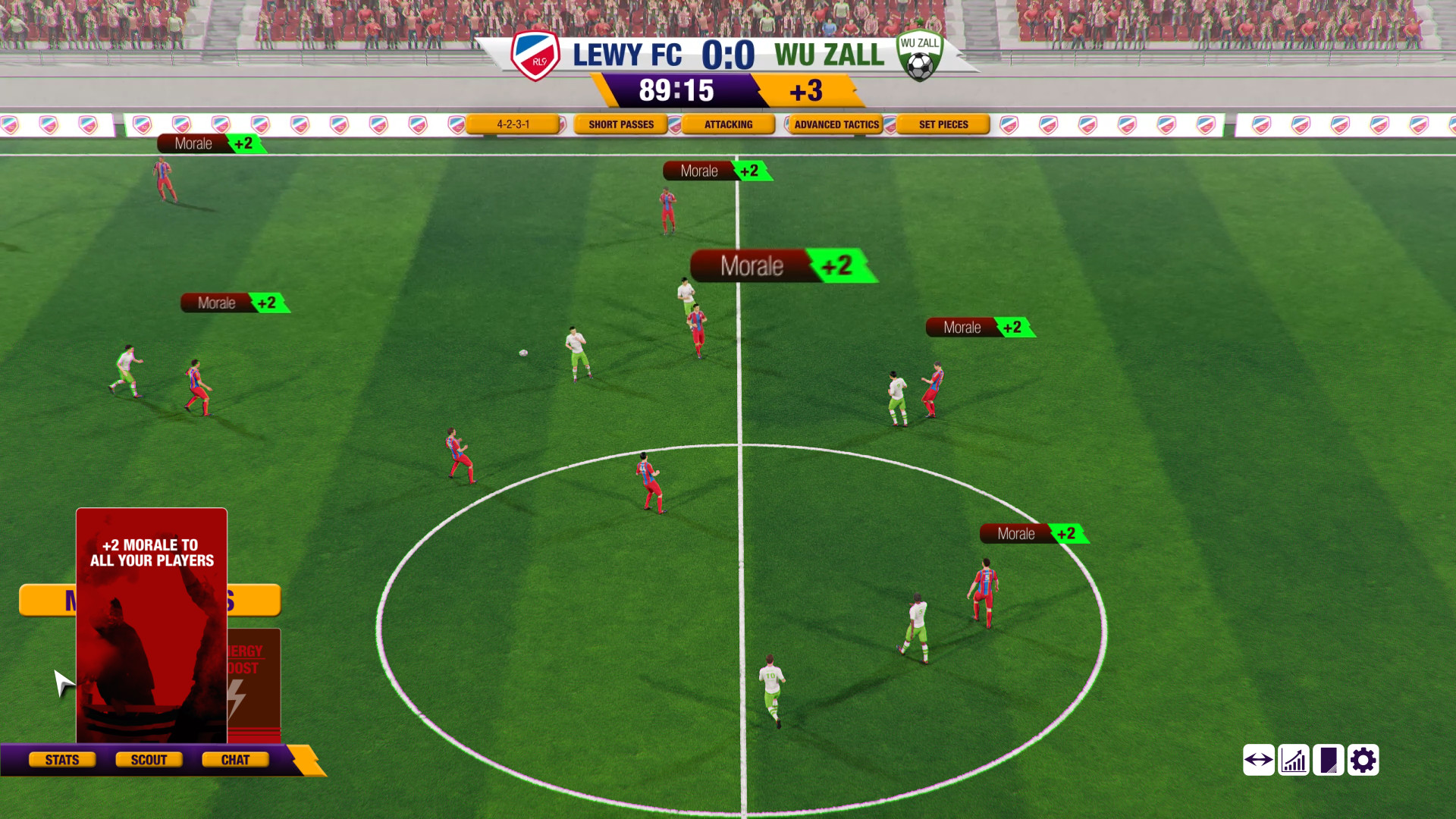1456x819 pixels.
Task: Click the purple card icon
Action: click(x=1329, y=760)
